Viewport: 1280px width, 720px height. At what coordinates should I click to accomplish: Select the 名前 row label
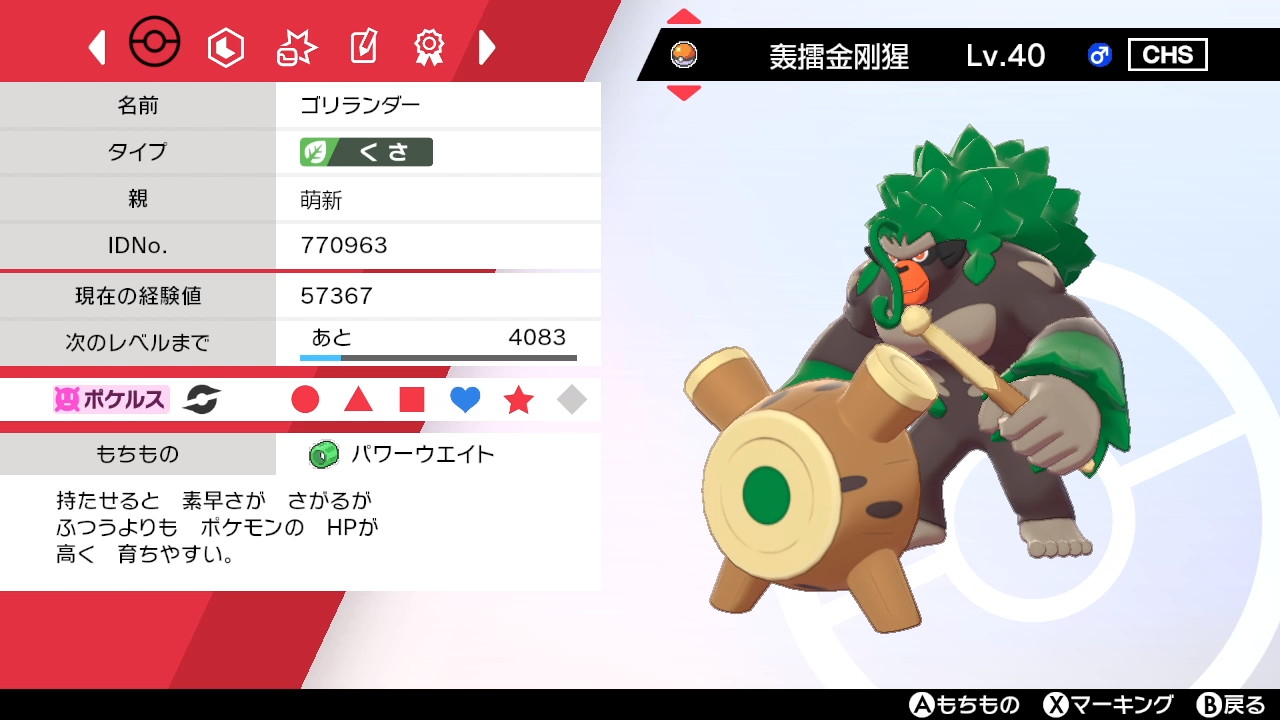point(140,104)
